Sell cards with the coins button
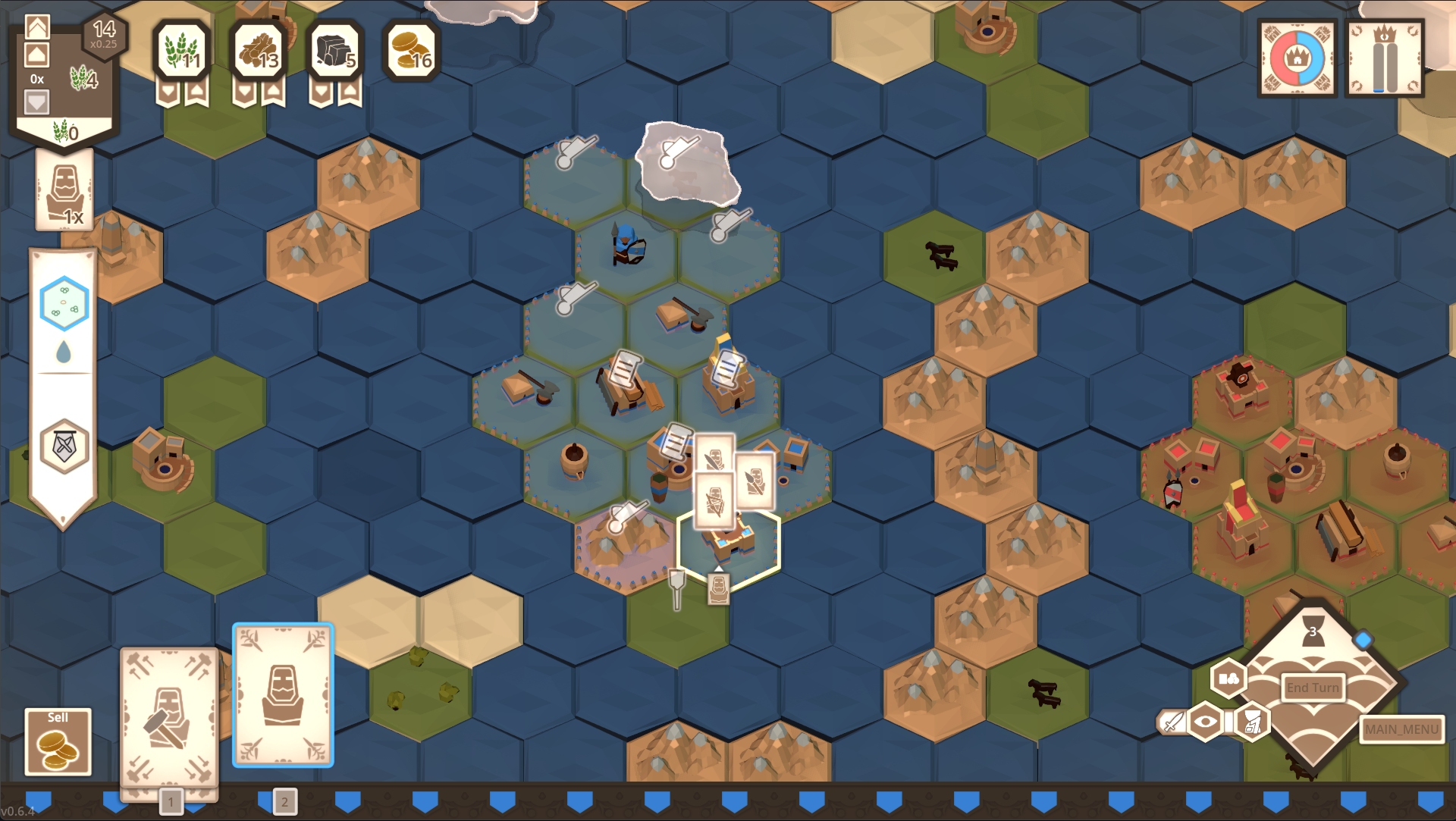 (58, 741)
